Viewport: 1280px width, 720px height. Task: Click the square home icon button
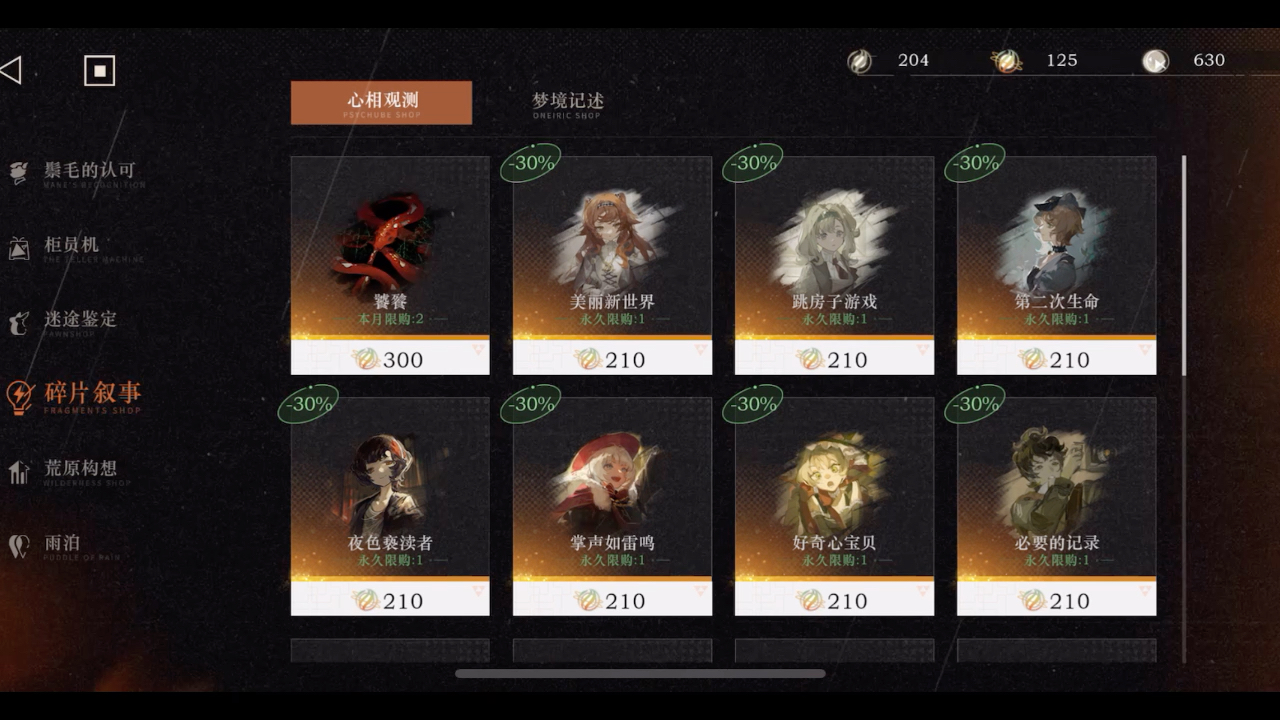[x=99, y=71]
